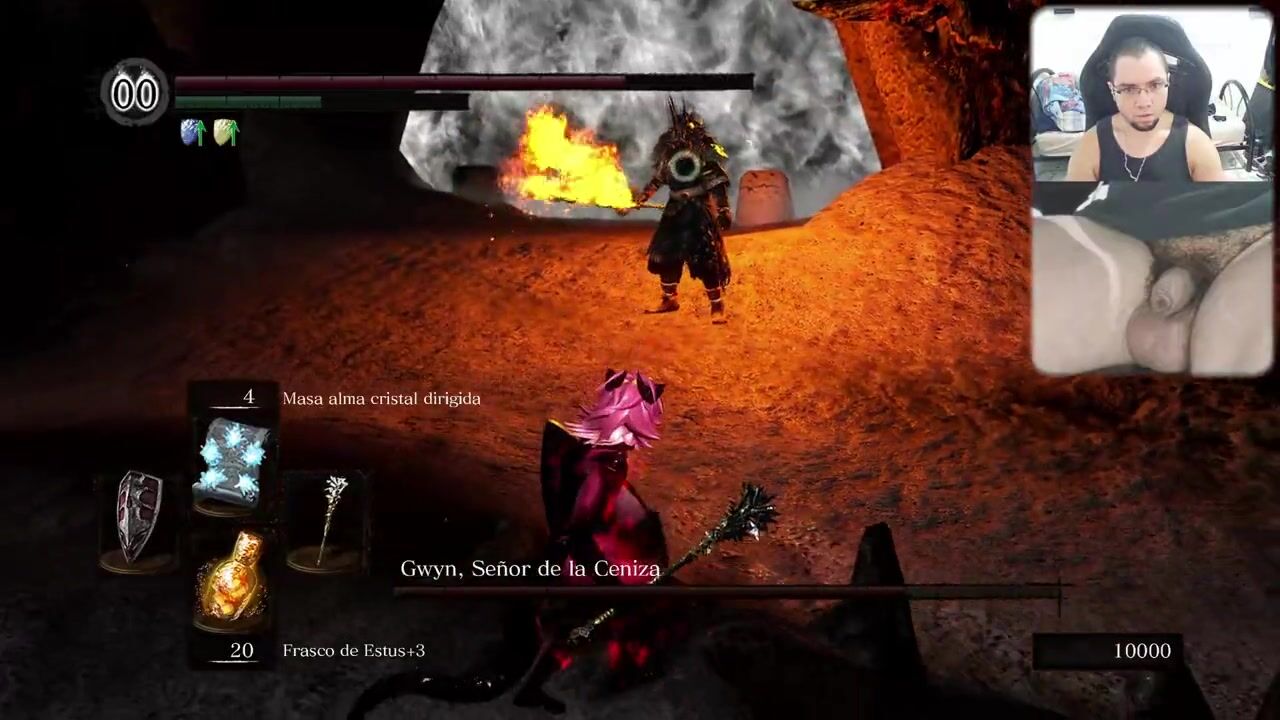Click the left-hand shield equipment slot
This screenshot has width=1280, height=720.
(139, 516)
